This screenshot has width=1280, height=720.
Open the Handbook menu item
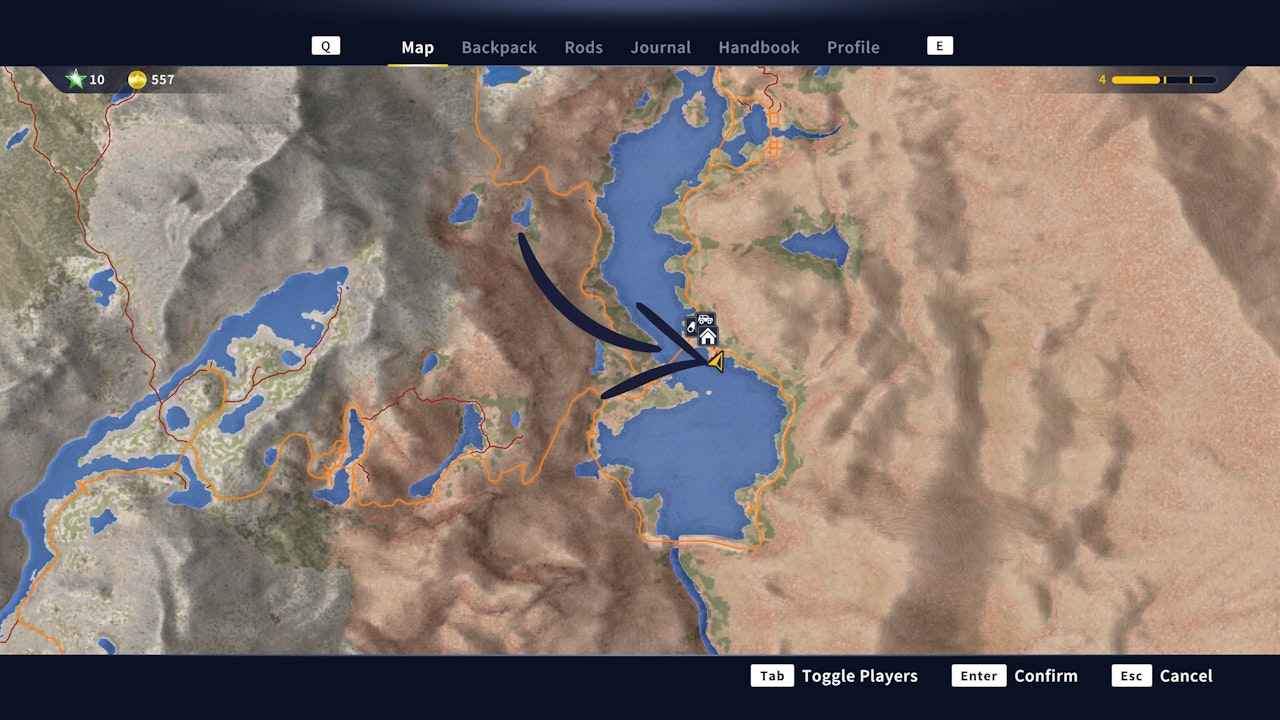pos(758,47)
